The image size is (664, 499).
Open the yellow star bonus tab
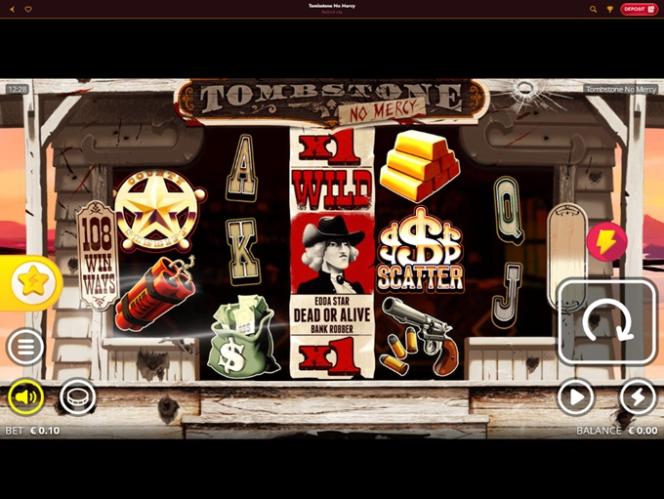click(x=31, y=283)
